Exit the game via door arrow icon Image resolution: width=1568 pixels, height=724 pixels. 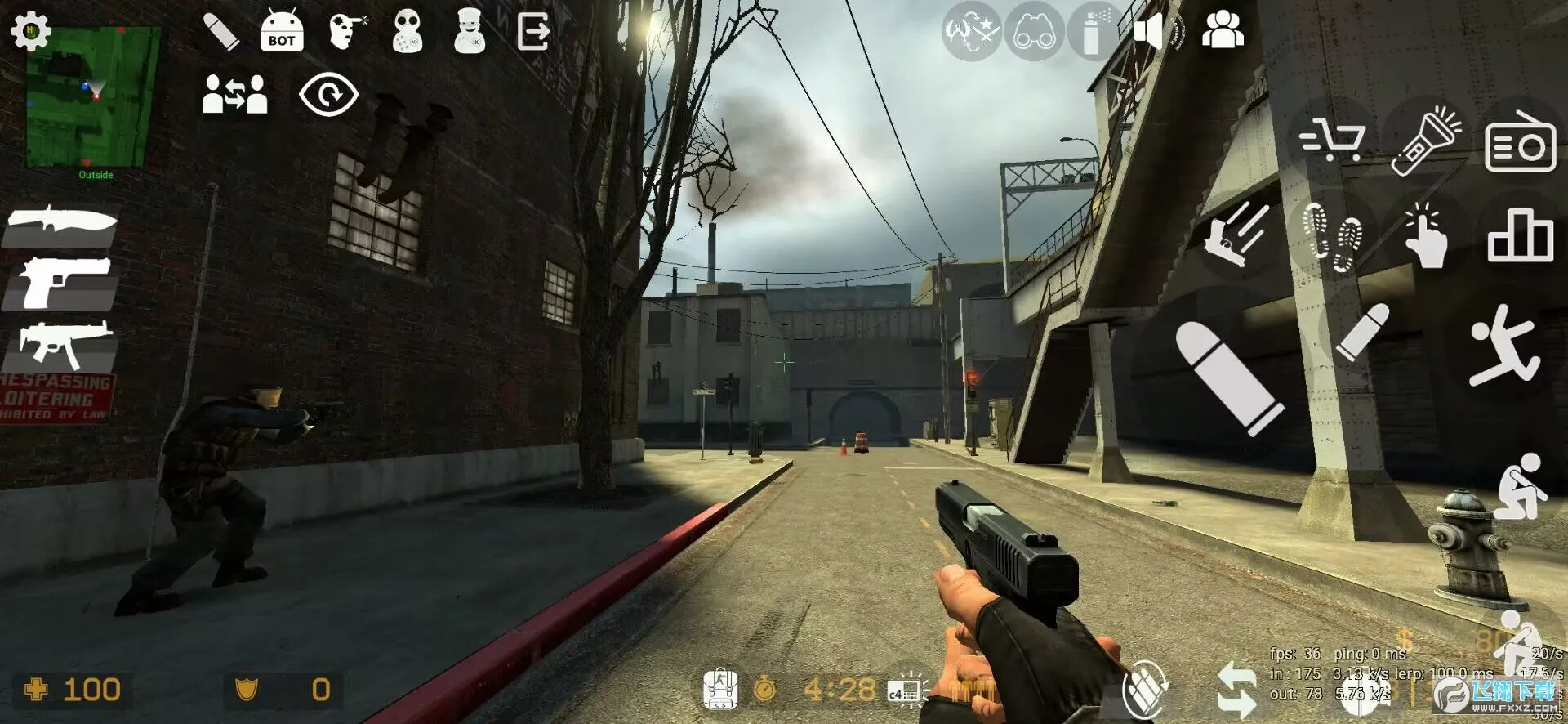[533, 33]
